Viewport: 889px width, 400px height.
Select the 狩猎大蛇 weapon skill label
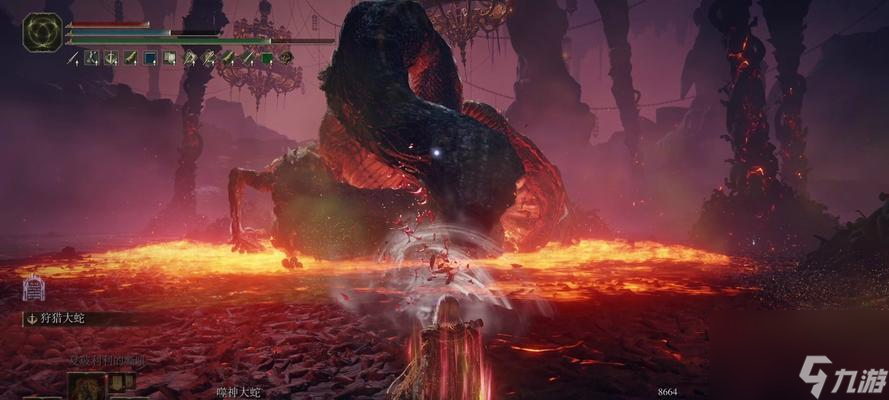pyautogui.click(x=60, y=318)
